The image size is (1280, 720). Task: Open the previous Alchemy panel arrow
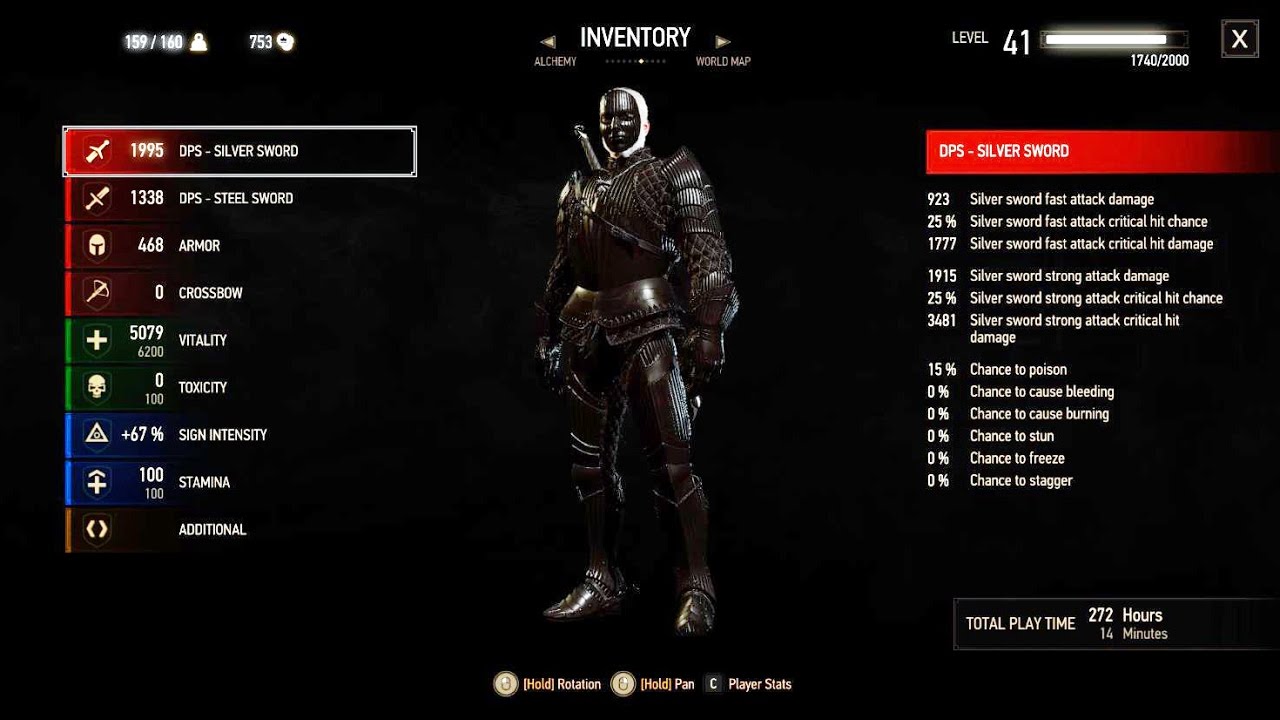549,41
